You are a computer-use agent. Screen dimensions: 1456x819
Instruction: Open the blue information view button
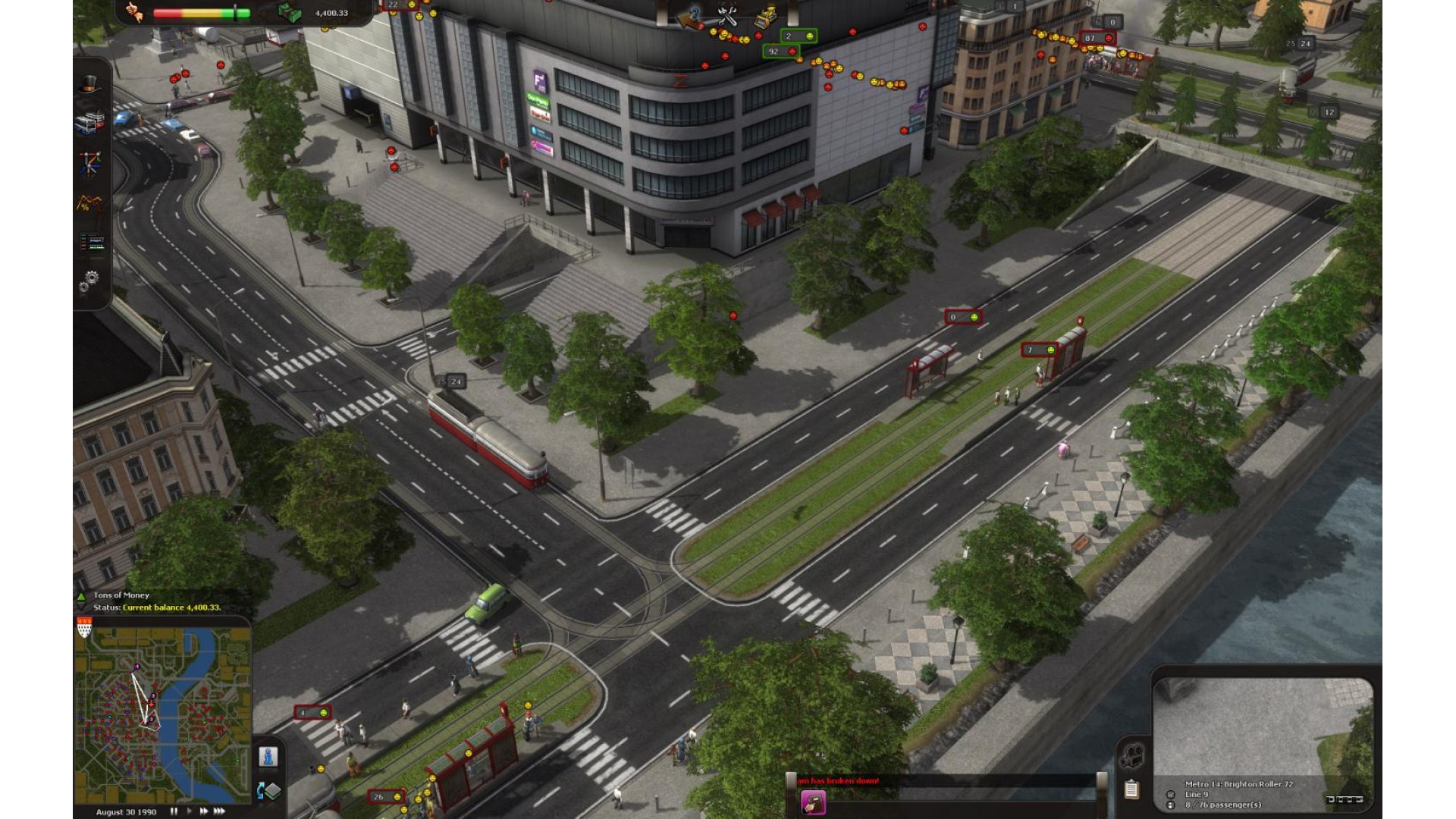tap(268, 757)
